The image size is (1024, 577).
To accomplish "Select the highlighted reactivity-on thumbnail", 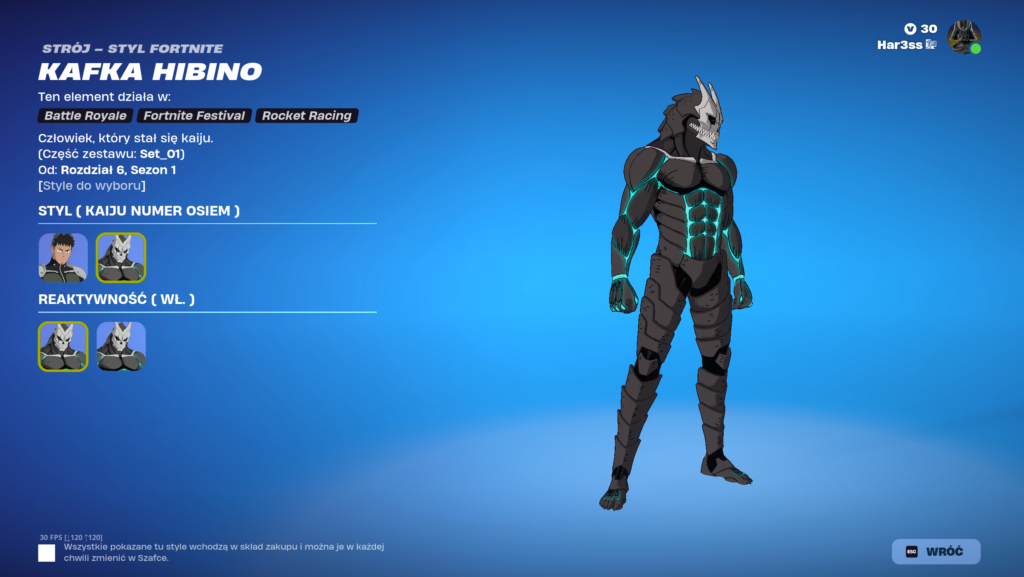I will click(63, 346).
